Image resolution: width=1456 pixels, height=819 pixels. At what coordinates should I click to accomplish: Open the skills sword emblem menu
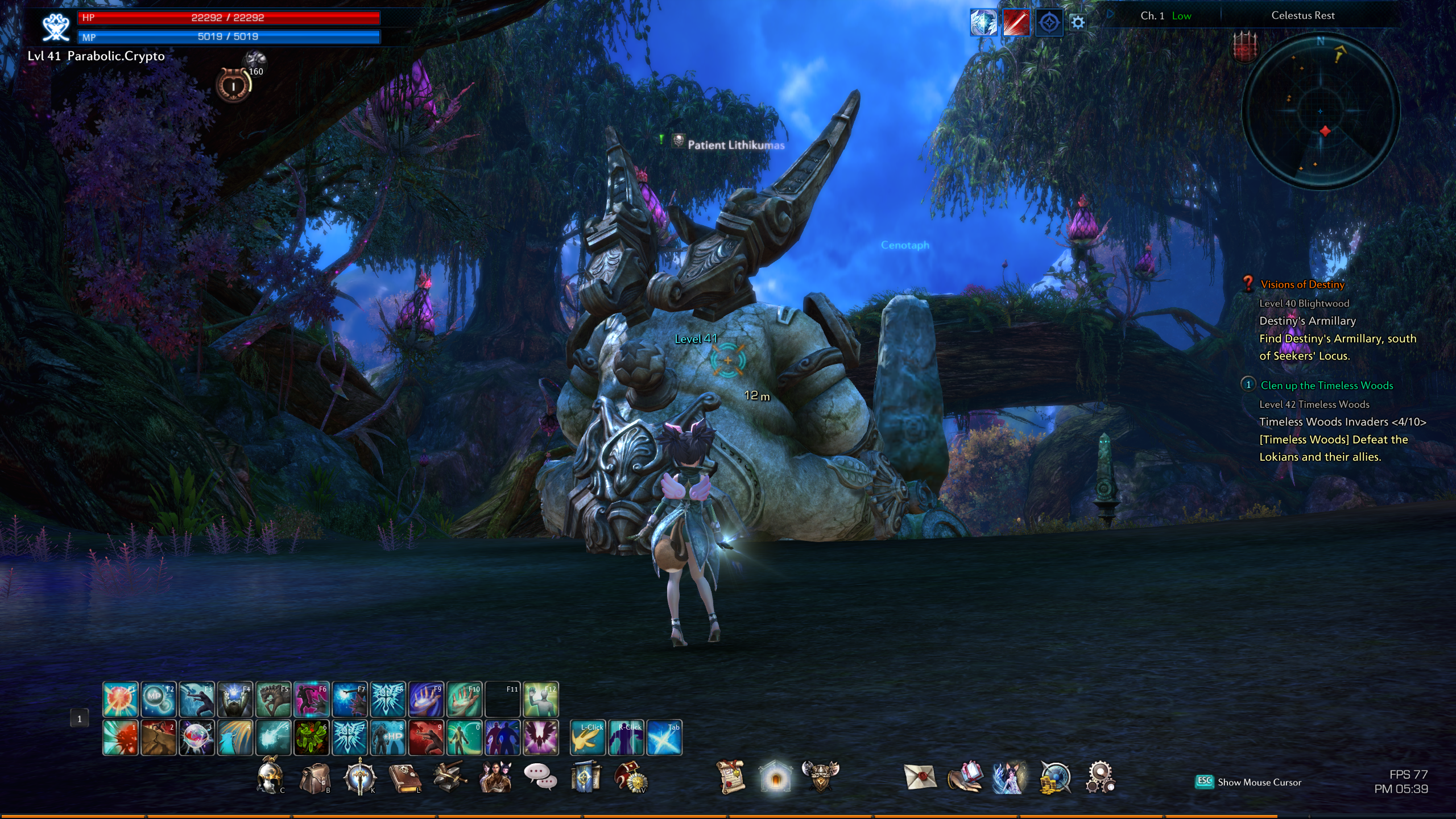click(x=359, y=777)
